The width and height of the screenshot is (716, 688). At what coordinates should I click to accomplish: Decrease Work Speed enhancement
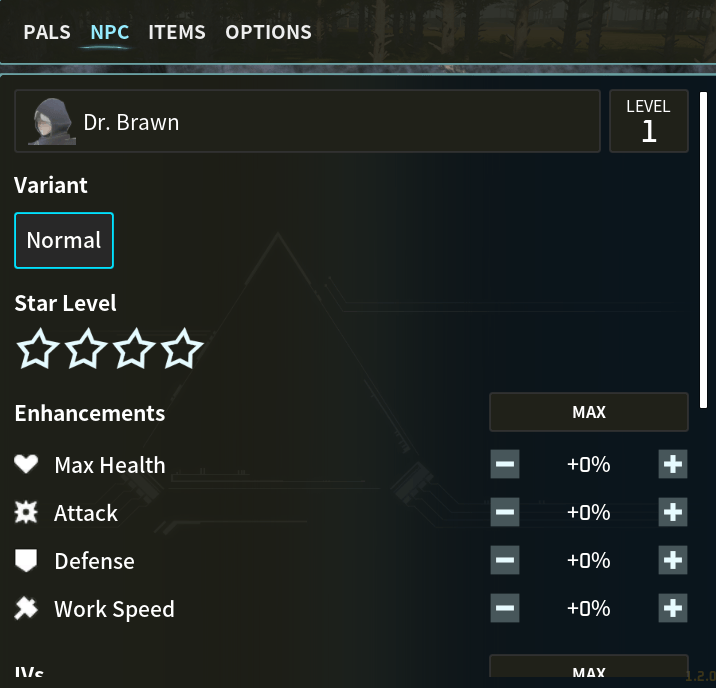[x=505, y=608]
